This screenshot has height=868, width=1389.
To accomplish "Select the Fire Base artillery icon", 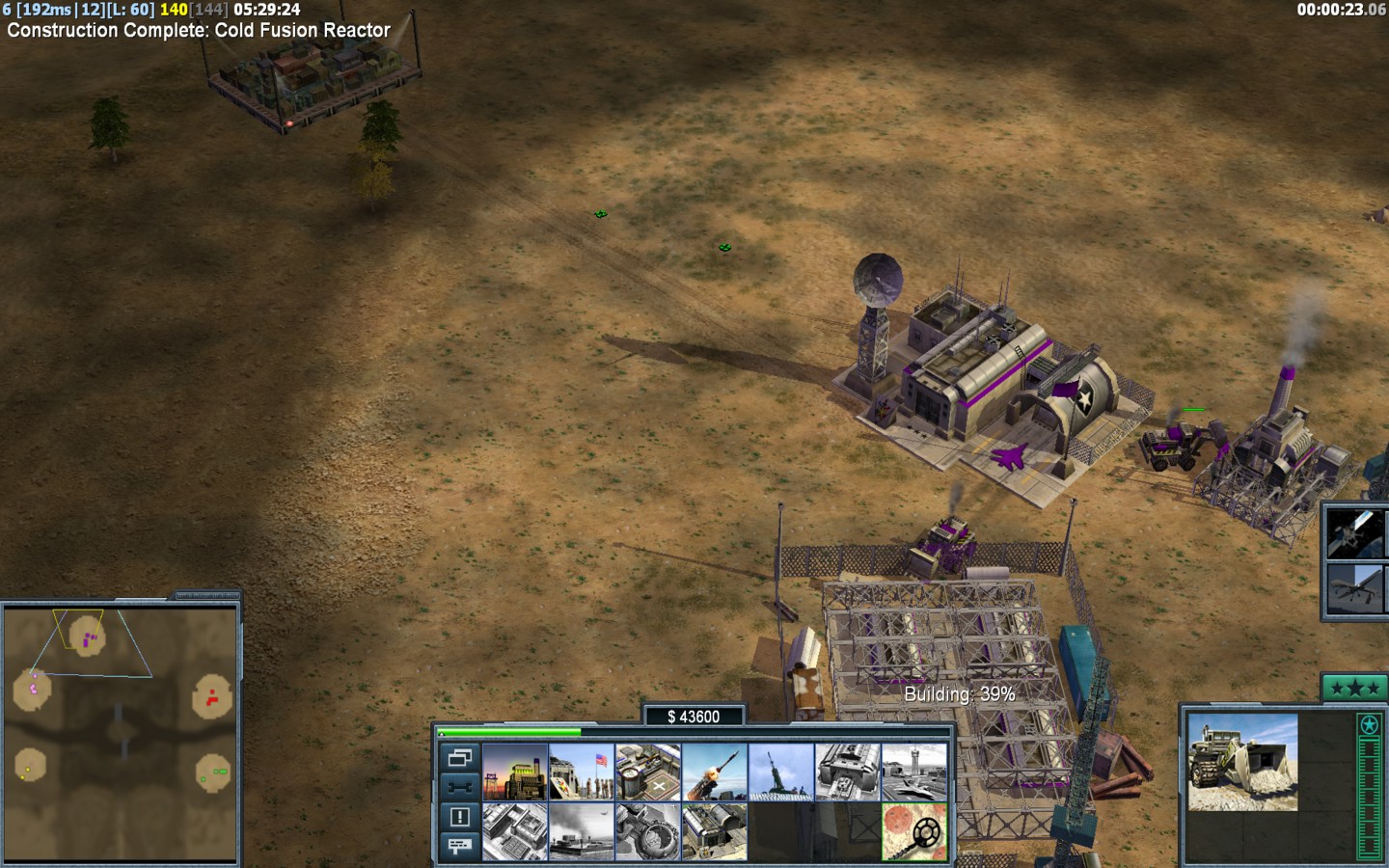I will 781,772.
